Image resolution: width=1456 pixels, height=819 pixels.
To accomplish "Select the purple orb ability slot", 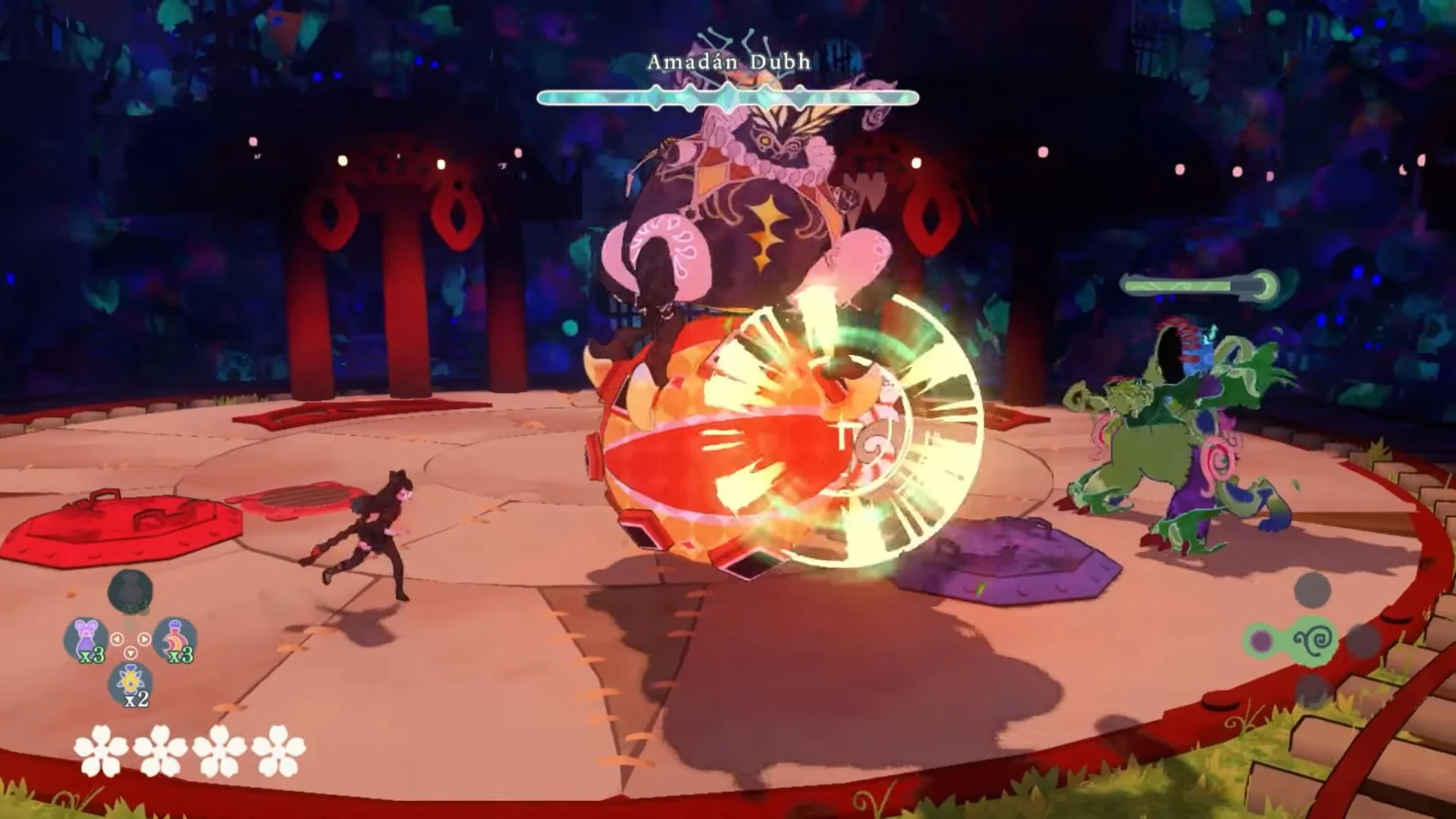I will pos(1261,641).
